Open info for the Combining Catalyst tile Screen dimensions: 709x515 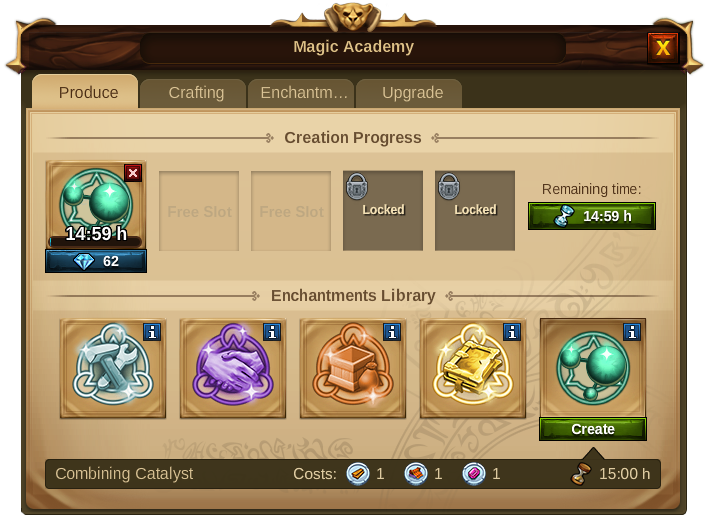point(631,332)
